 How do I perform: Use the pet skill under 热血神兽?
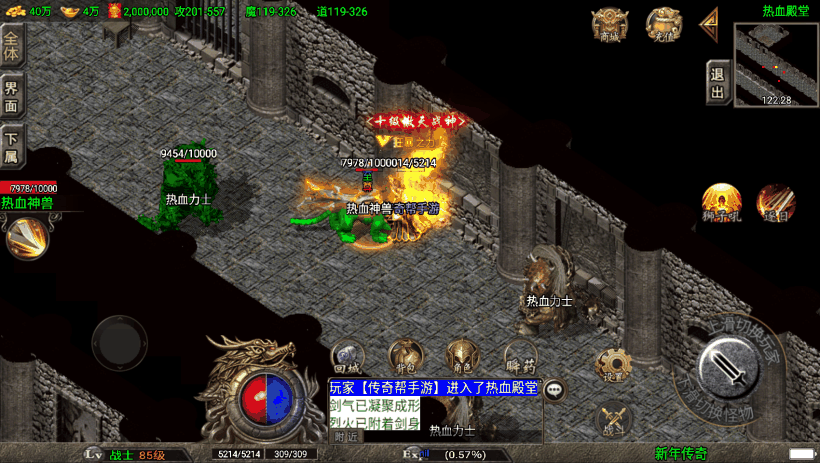25,237
